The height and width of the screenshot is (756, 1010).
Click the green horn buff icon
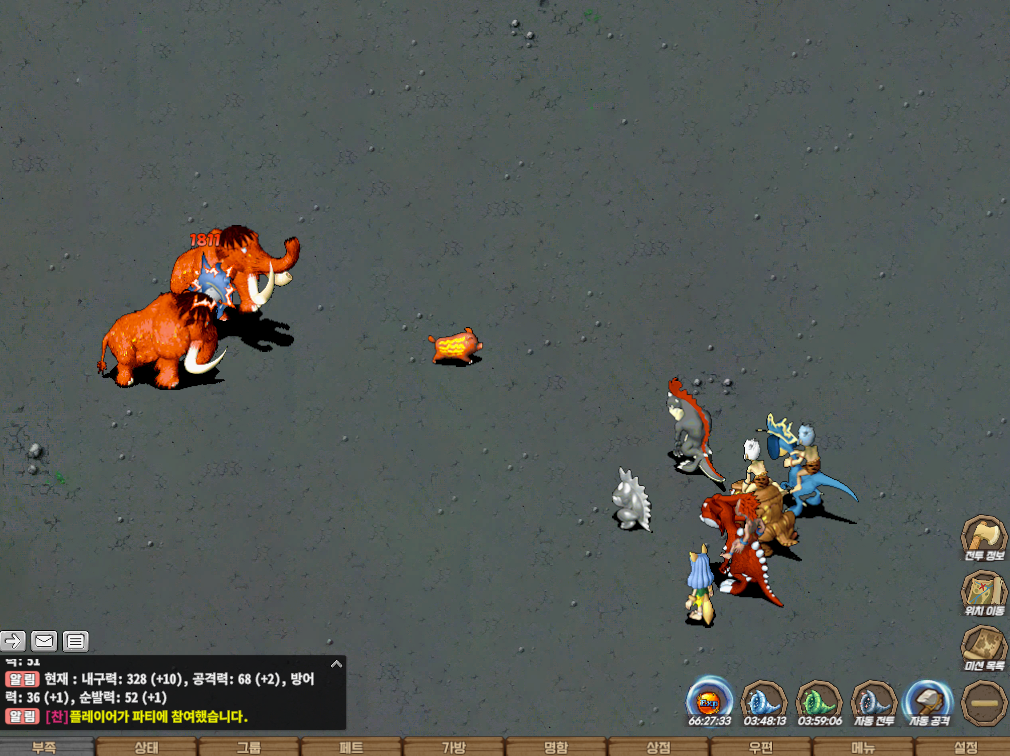[819, 699]
